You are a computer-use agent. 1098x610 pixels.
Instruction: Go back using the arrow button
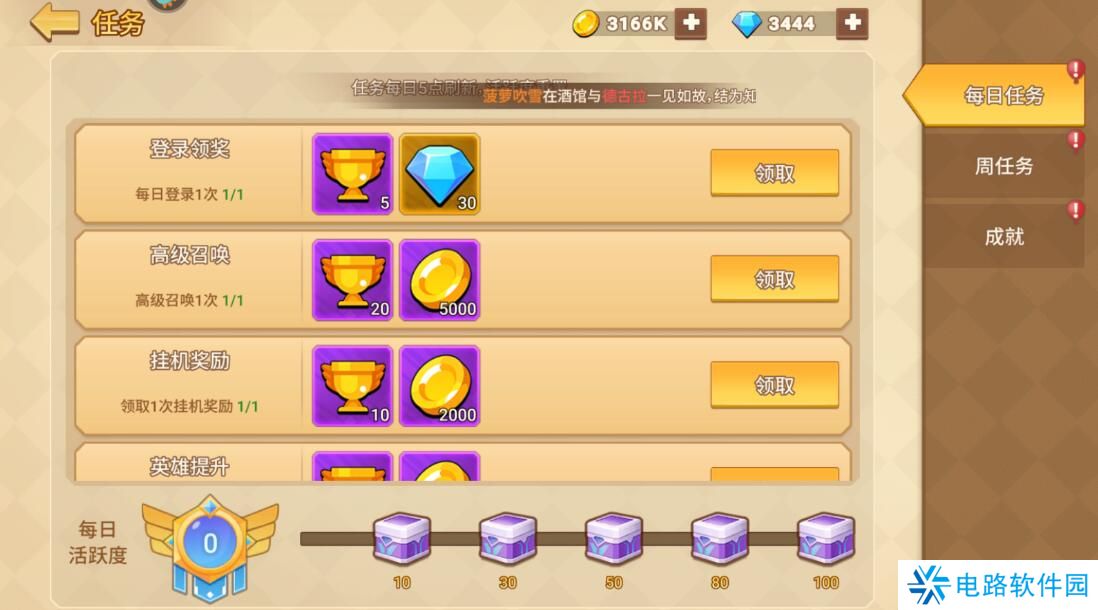click(x=54, y=22)
